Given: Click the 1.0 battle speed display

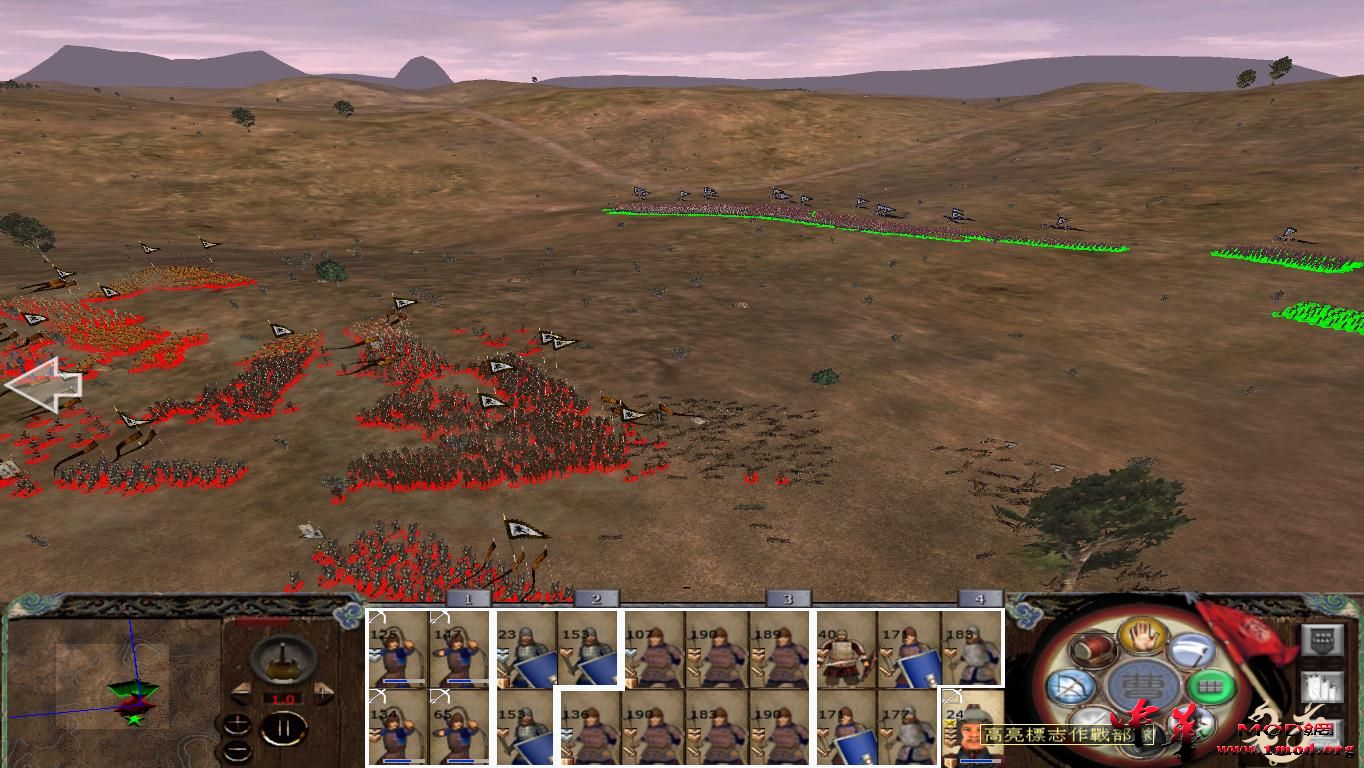Looking at the screenshot, I should pyautogui.click(x=283, y=699).
